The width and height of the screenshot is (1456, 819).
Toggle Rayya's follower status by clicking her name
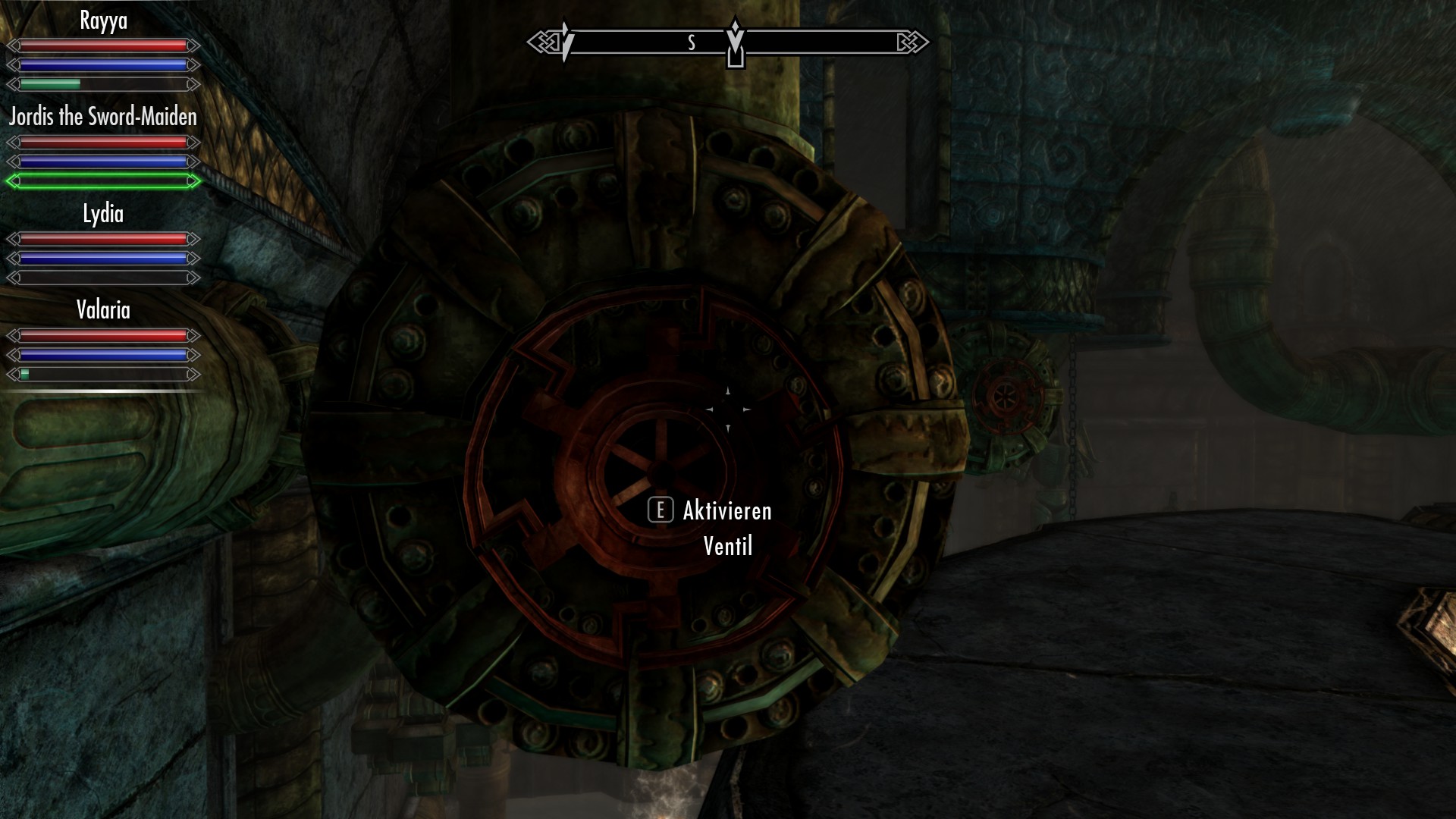(x=102, y=20)
